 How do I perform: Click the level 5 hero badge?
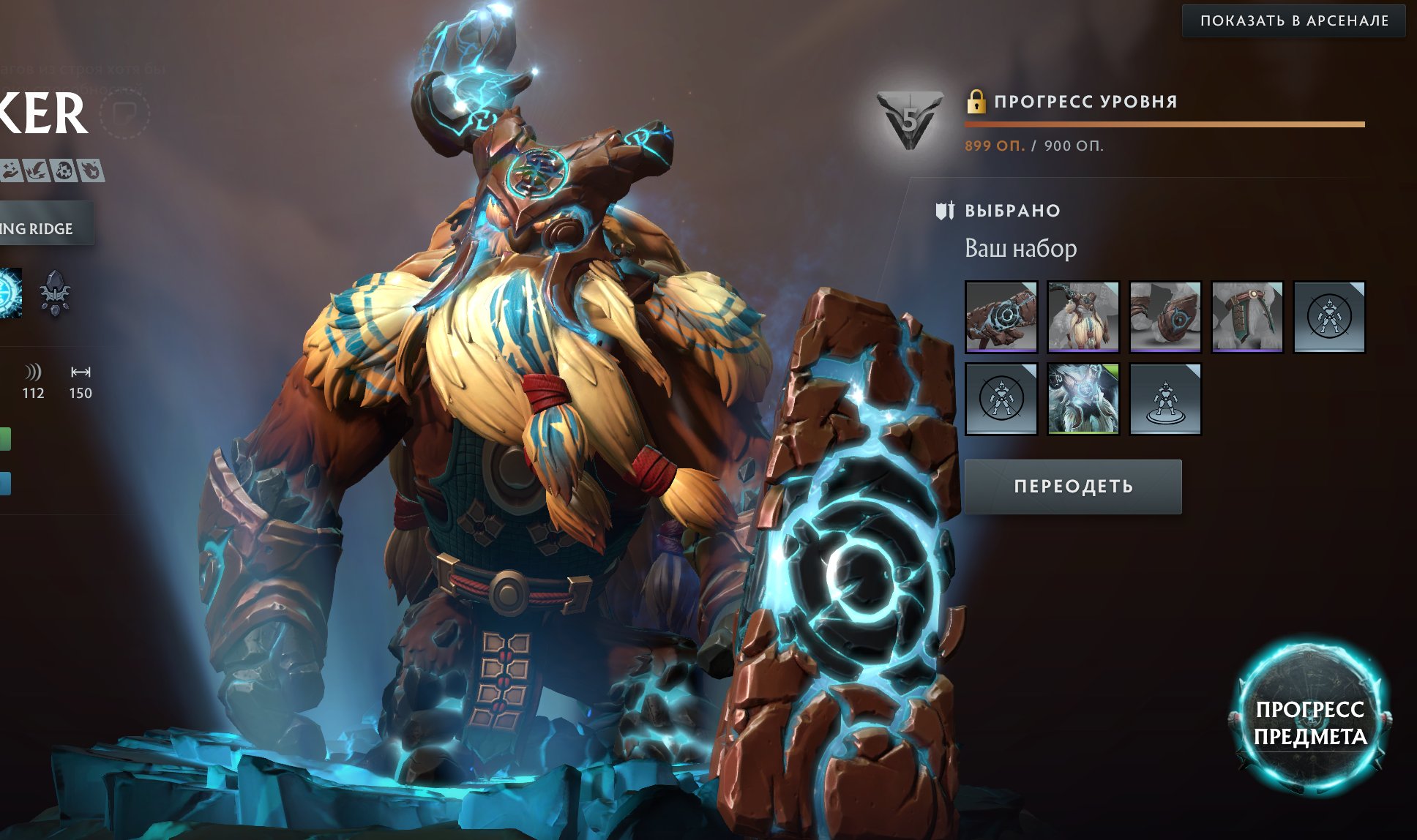coord(909,121)
